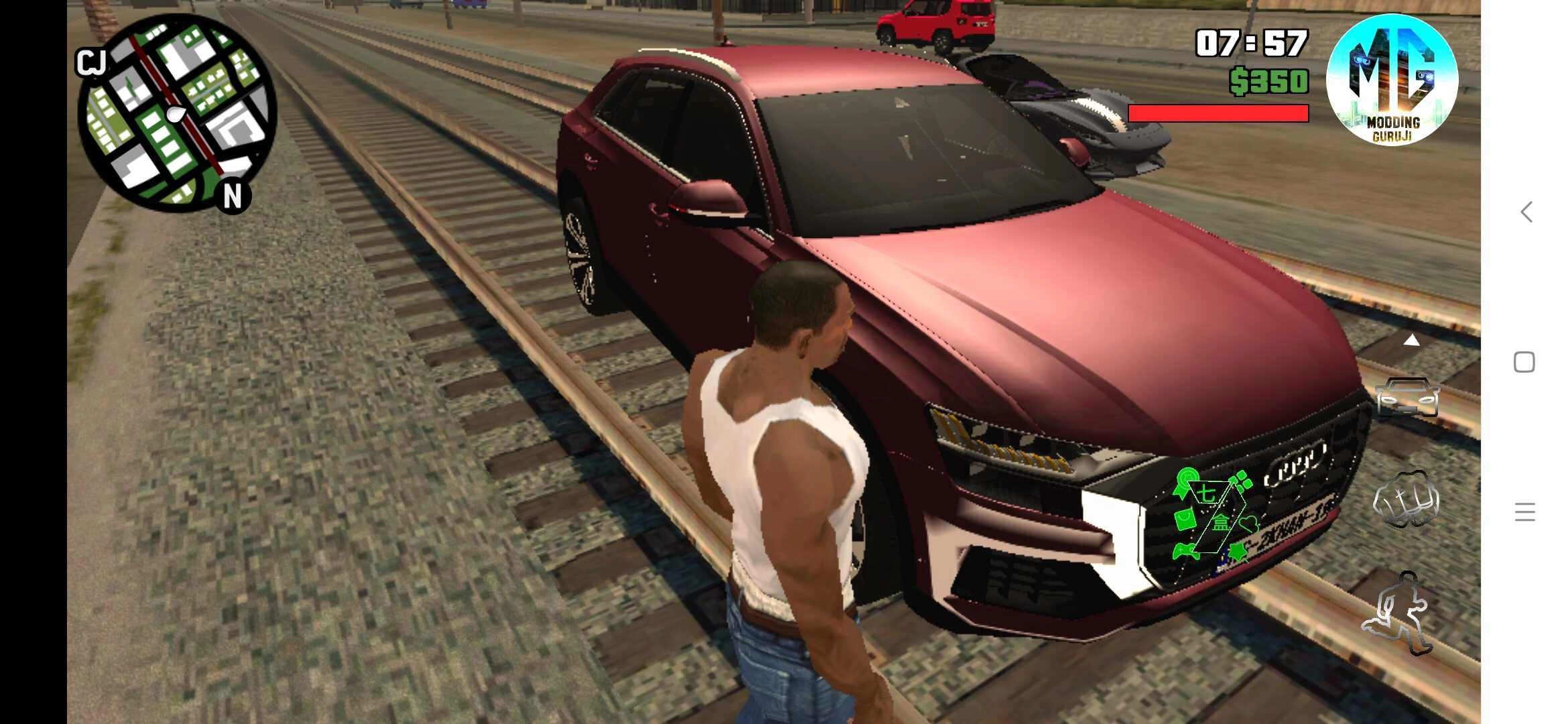Tap the $350 money counter
The width and height of the screenshot is (1568, 724).
(x=1268, y=80)
